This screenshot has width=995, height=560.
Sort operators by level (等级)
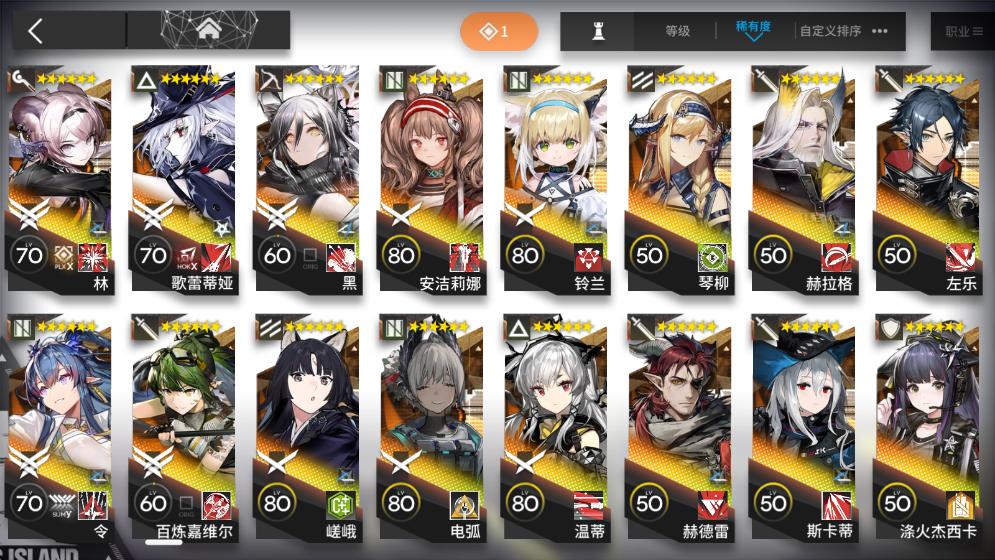point(678,31)
